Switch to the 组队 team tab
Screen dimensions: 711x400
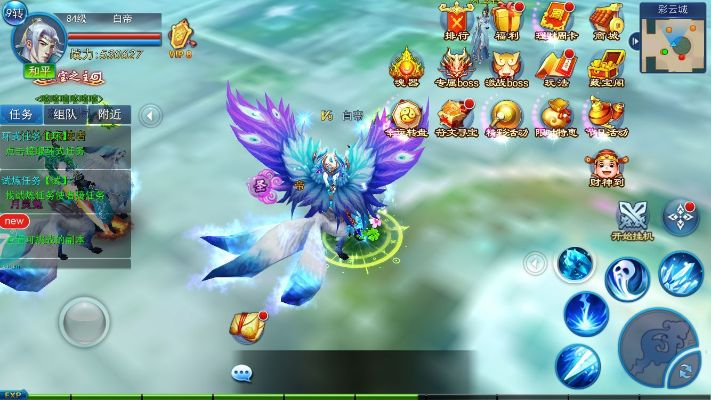click(66, 114)
